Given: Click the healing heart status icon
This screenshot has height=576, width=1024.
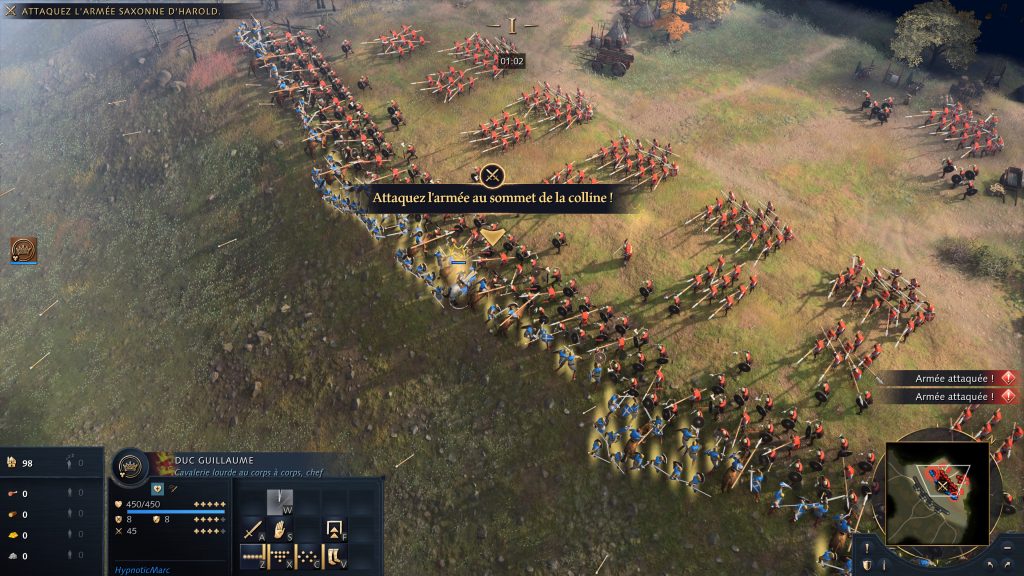Looking at the screenshot, I should point(158,488).
